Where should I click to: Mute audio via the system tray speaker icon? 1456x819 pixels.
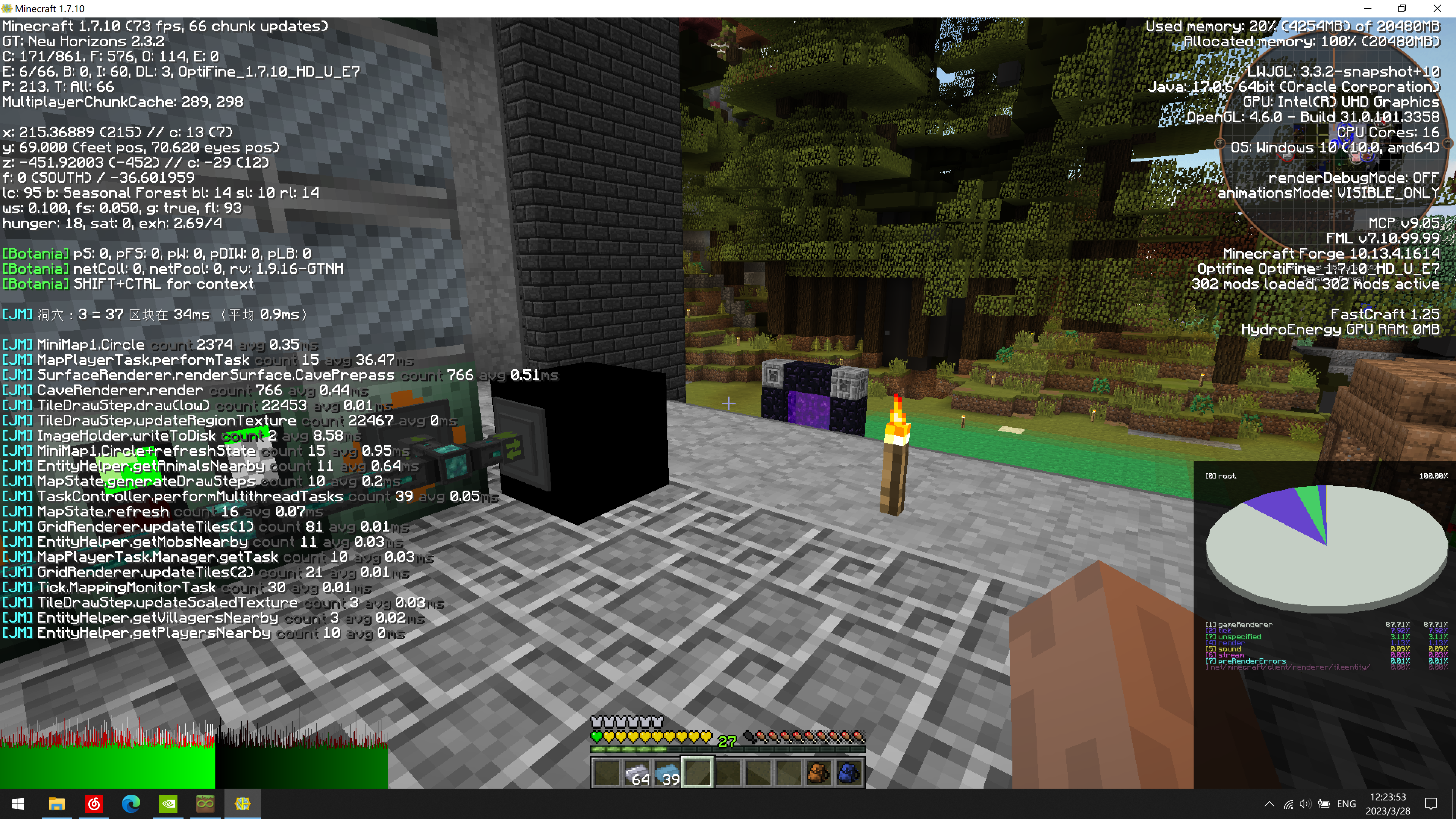[x=1307, y=803]
